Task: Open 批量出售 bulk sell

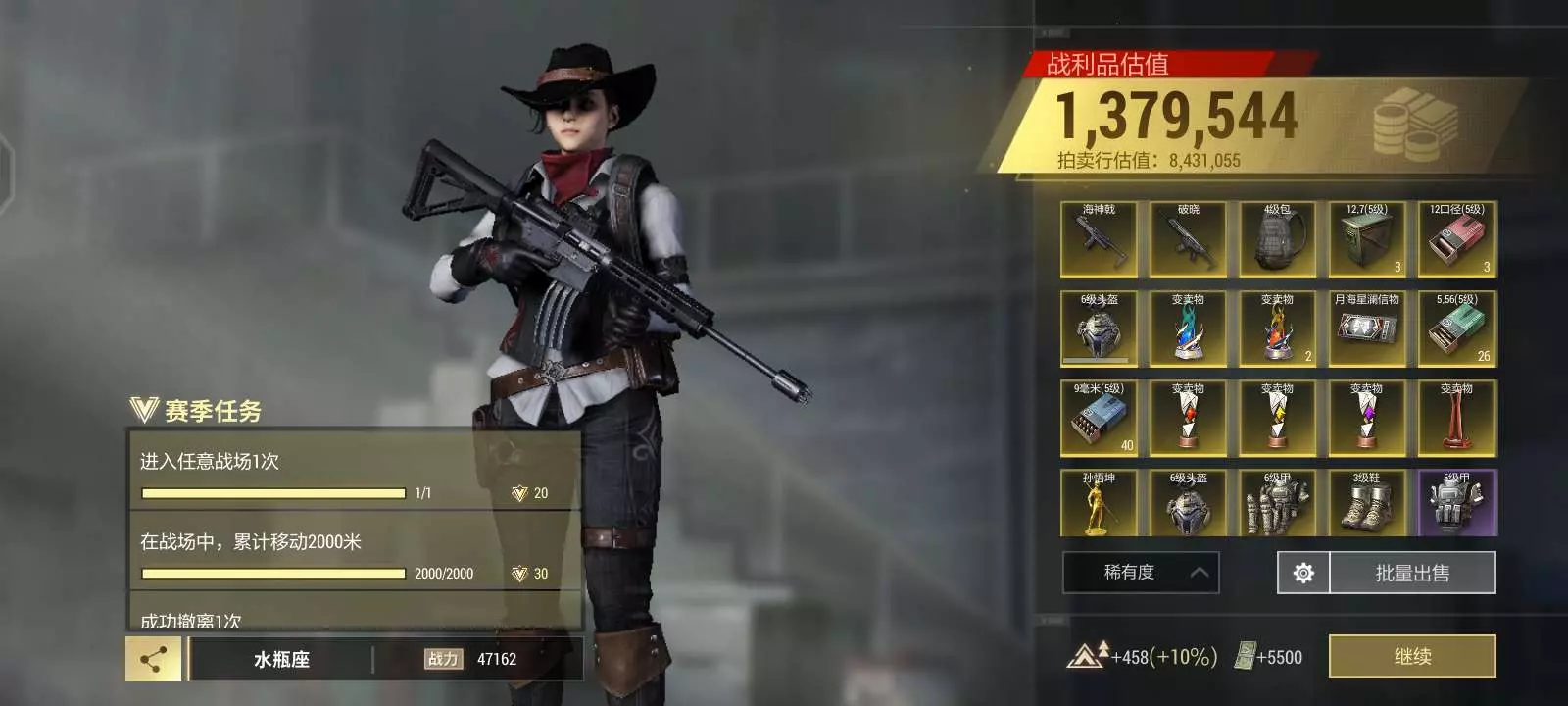Action: [x=1411, y=573]
